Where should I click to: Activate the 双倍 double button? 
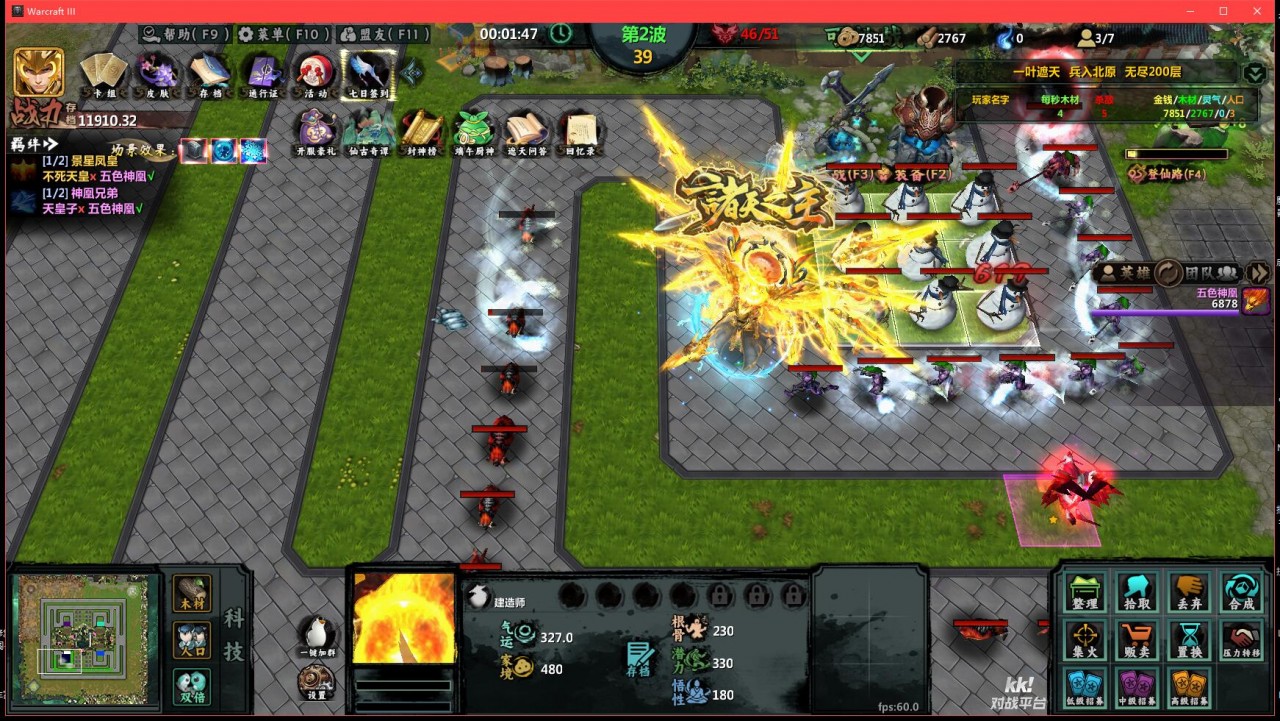point(191,687)
